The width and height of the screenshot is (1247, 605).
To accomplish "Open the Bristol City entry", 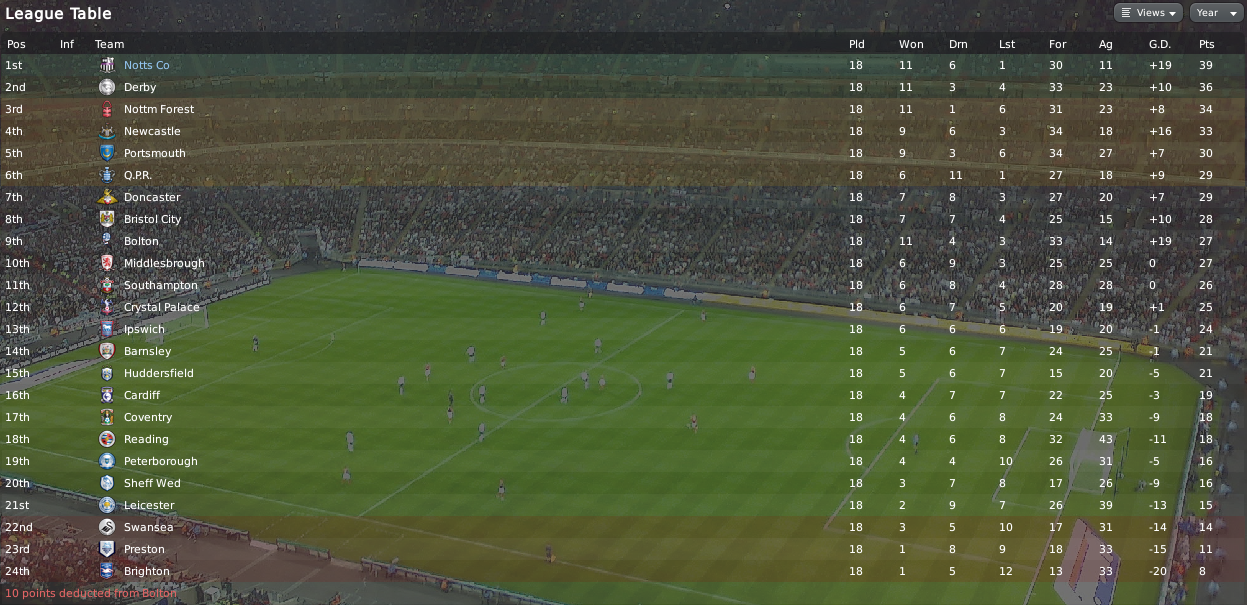I will point(152,219).
